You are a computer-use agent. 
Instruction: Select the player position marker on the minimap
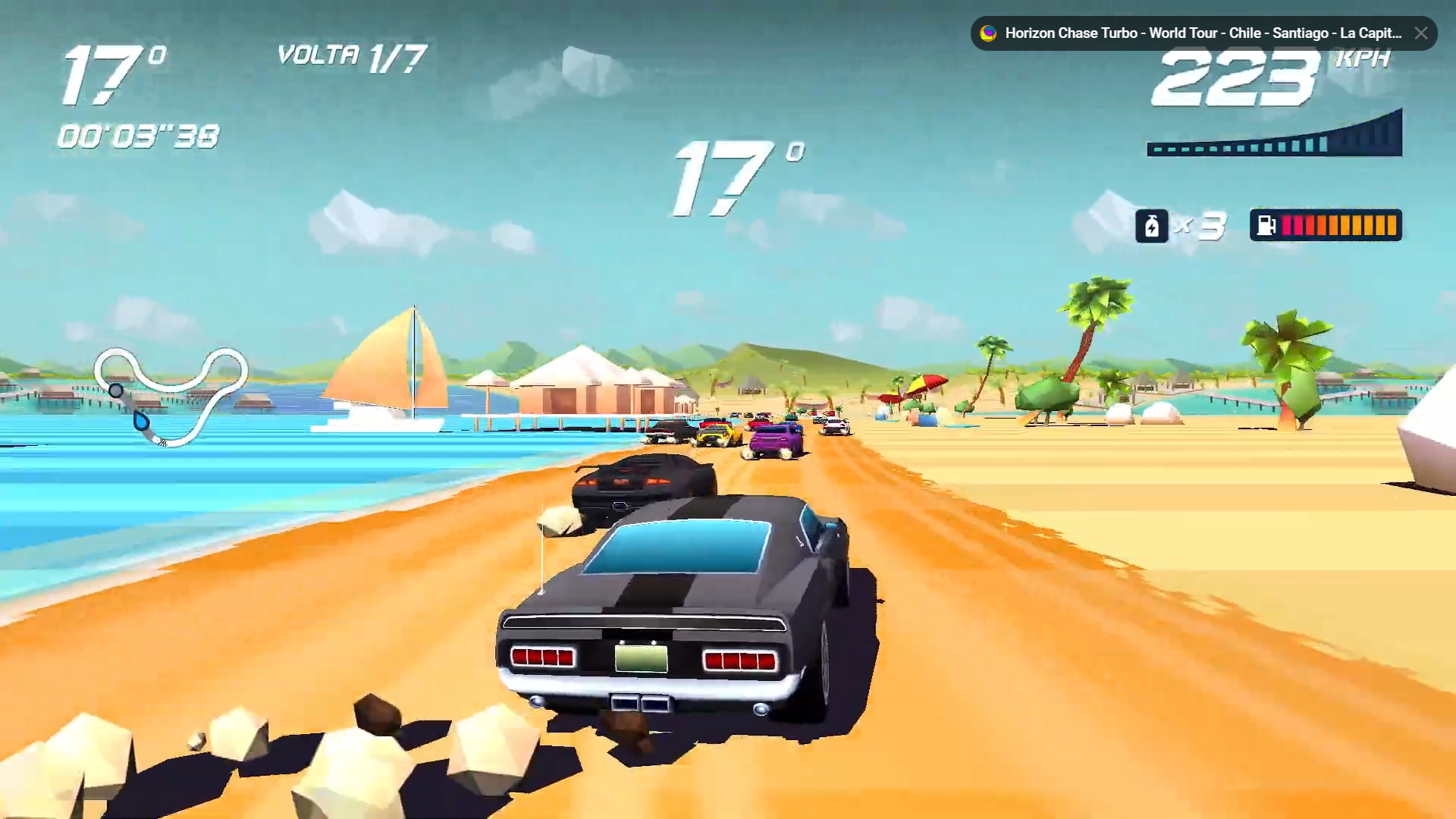click(116, 390)
